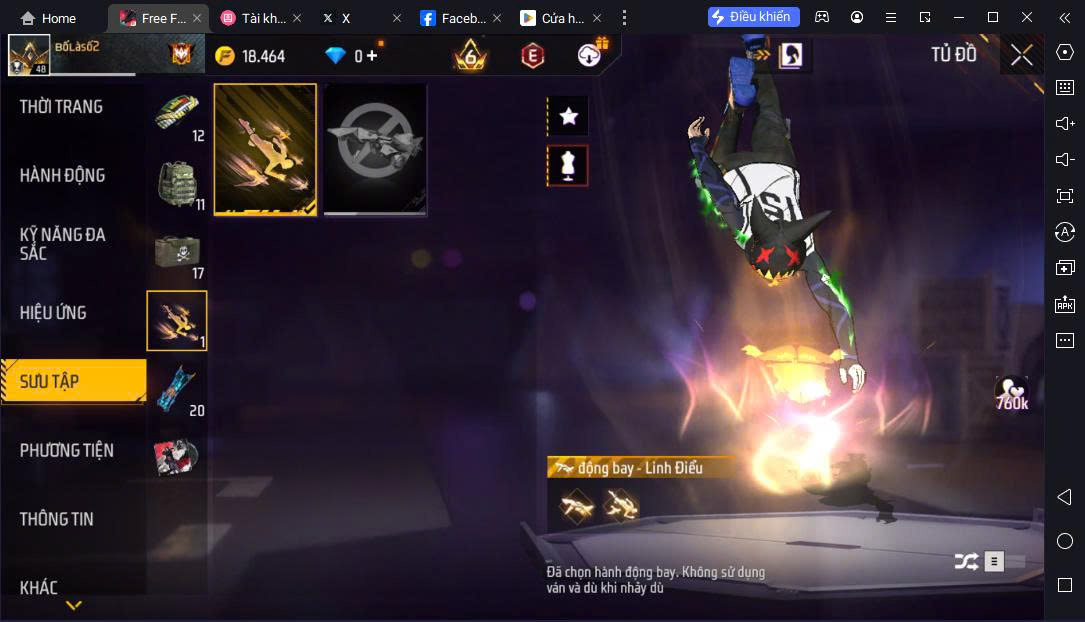The image size is (1085, 622).
Task: Click the shuffle random icon
Action: pyautogui.click(x=965, y=562)
